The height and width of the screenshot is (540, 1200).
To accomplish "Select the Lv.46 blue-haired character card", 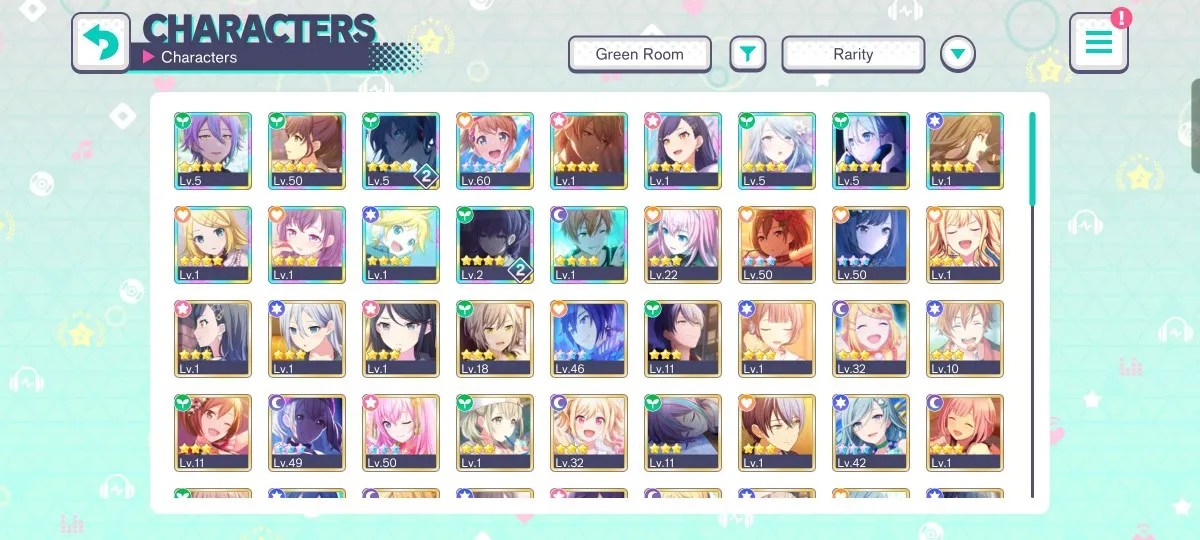I will point(588,339).
